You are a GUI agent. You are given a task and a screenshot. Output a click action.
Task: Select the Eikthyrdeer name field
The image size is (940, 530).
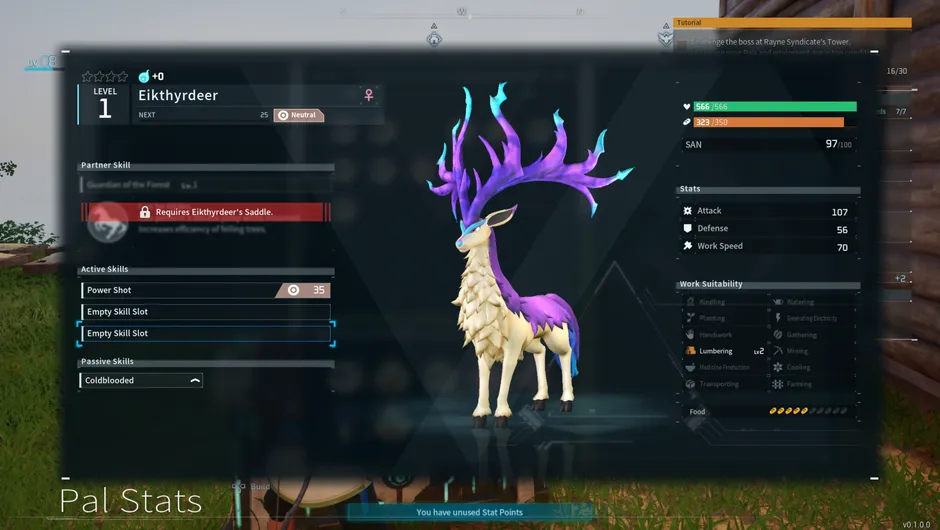tap(247, 96)
